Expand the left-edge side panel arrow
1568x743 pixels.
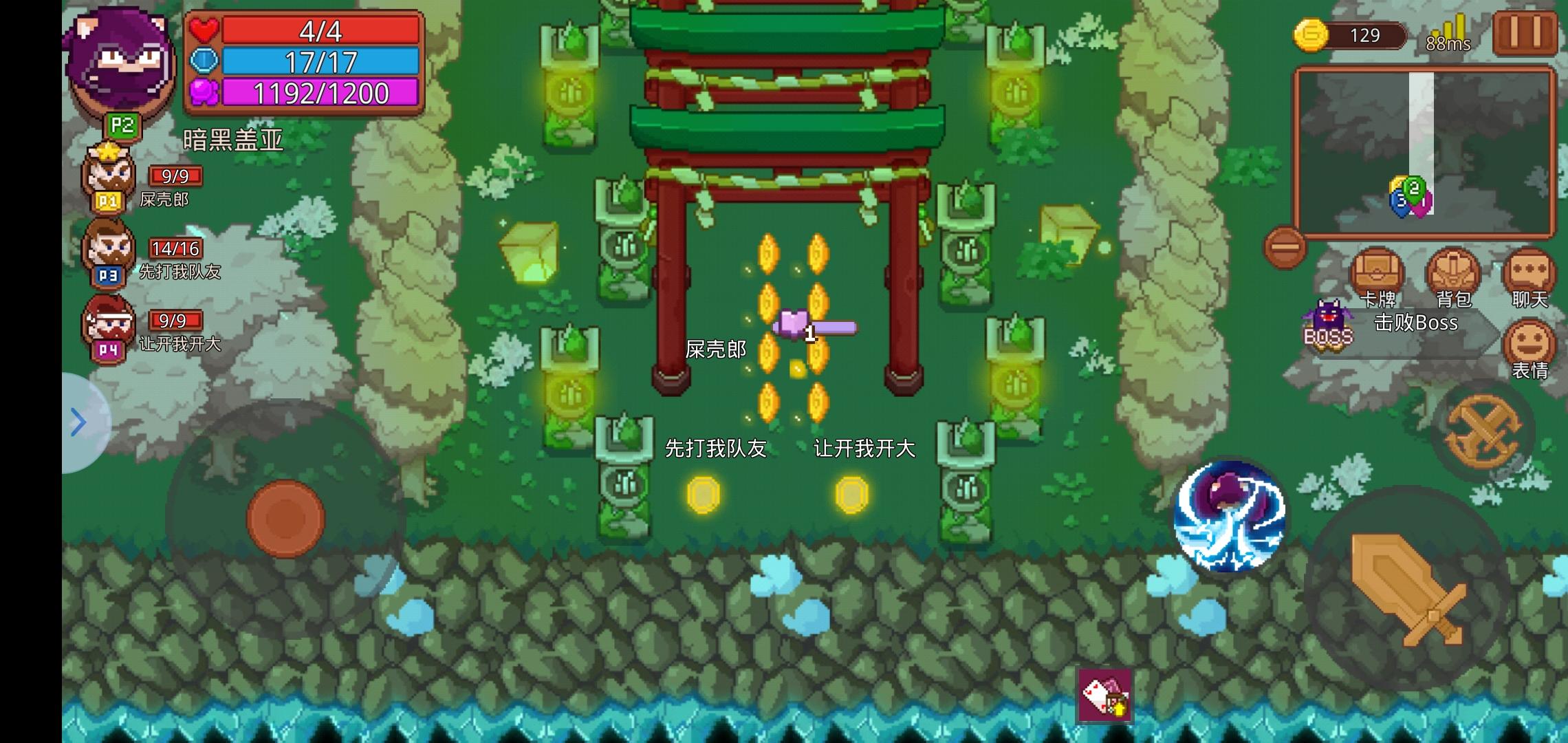pos(77,423)
